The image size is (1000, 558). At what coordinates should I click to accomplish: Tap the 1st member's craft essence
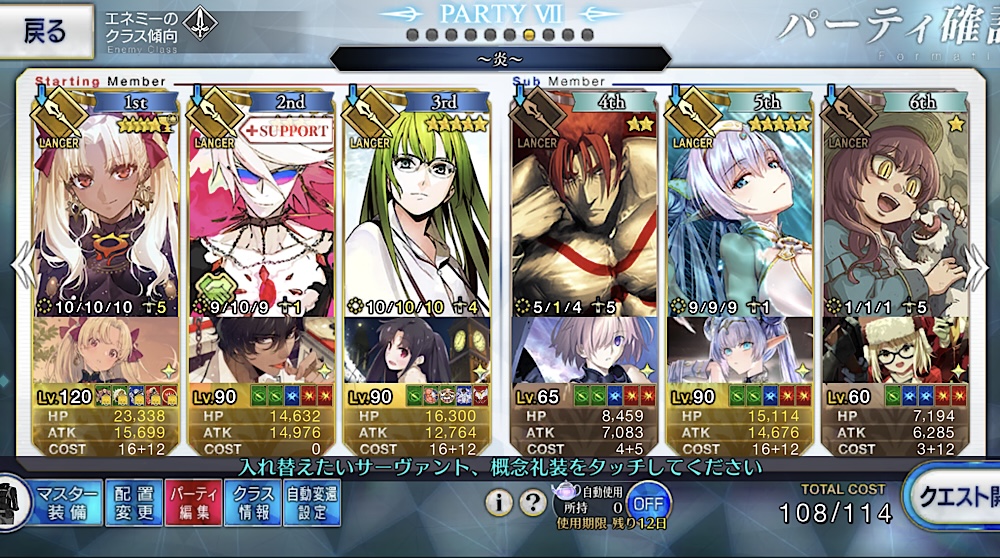tap(107, 349)
